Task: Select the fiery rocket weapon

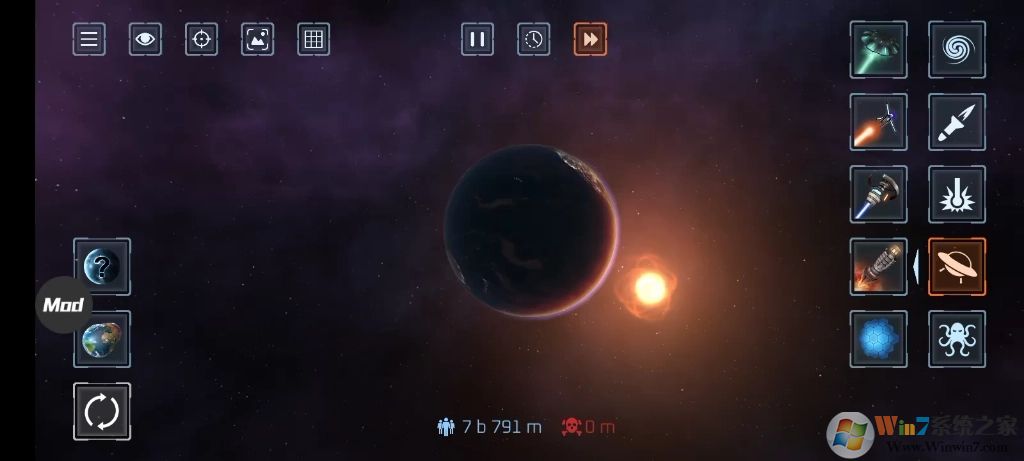Action: [x=878, y=266]
